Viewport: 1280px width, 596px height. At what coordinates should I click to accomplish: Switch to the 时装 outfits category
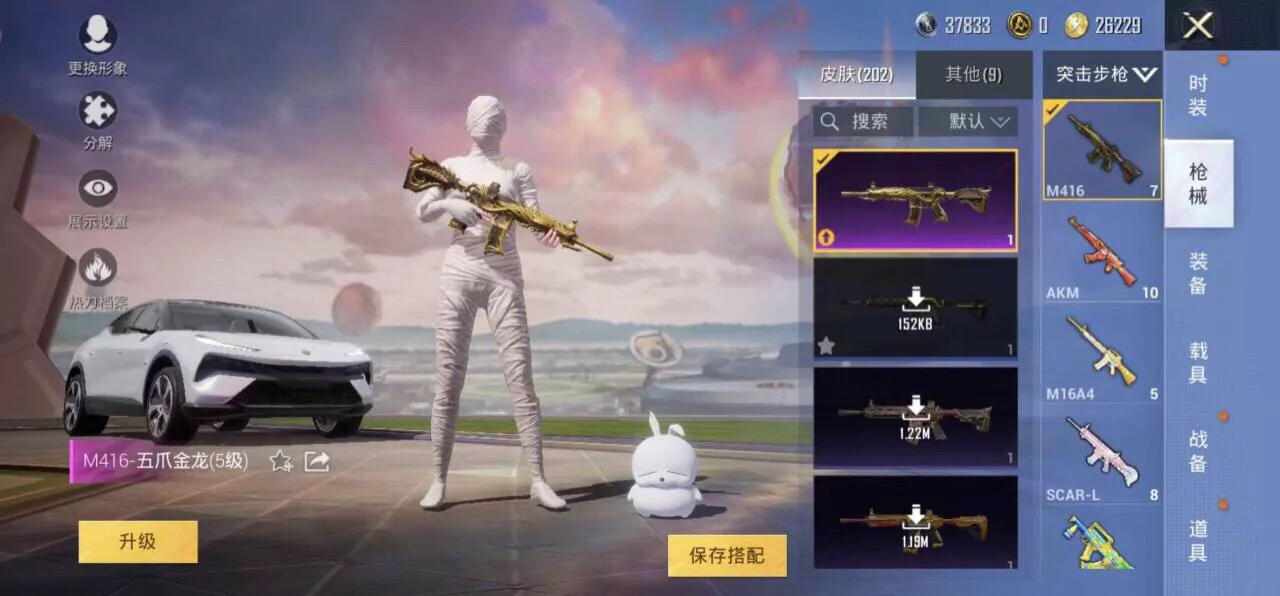[1198, 96]
